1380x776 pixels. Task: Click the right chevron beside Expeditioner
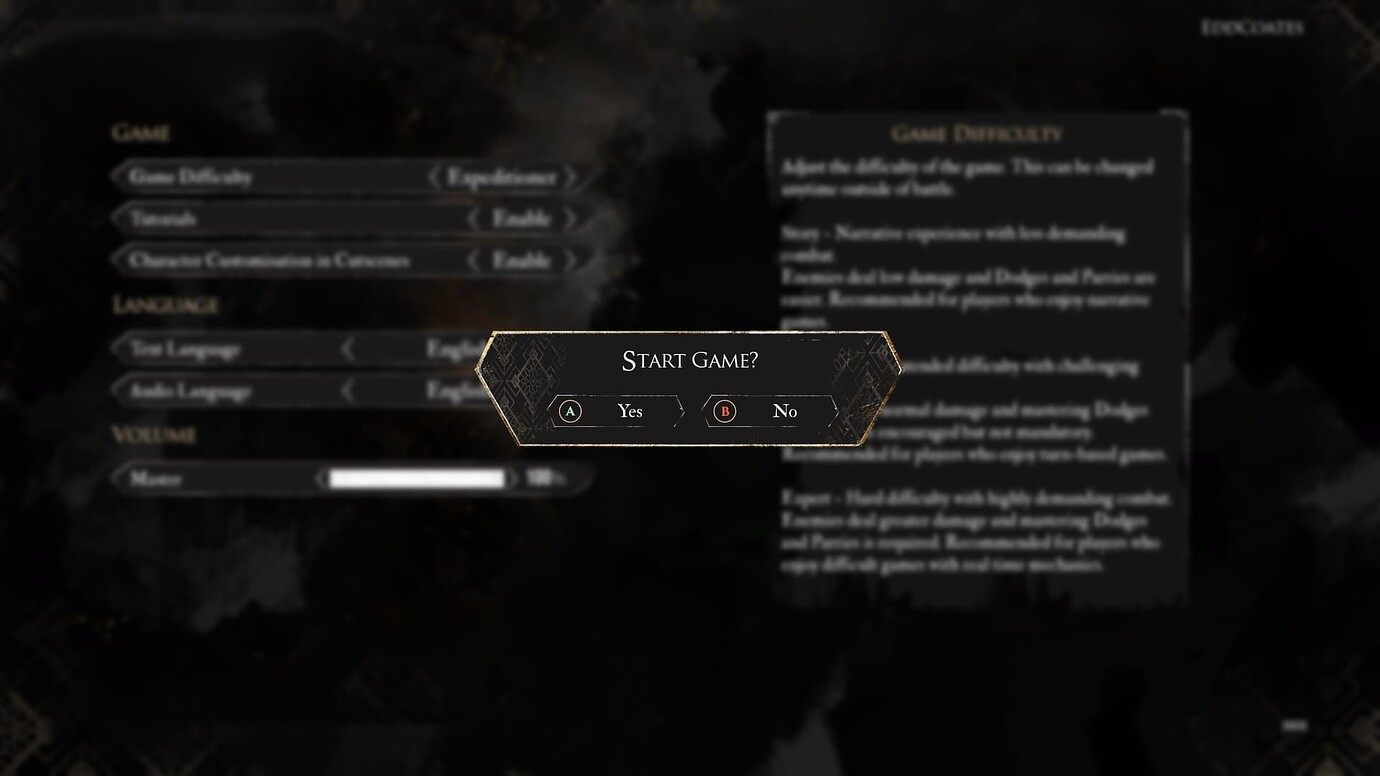coord(572,177)
